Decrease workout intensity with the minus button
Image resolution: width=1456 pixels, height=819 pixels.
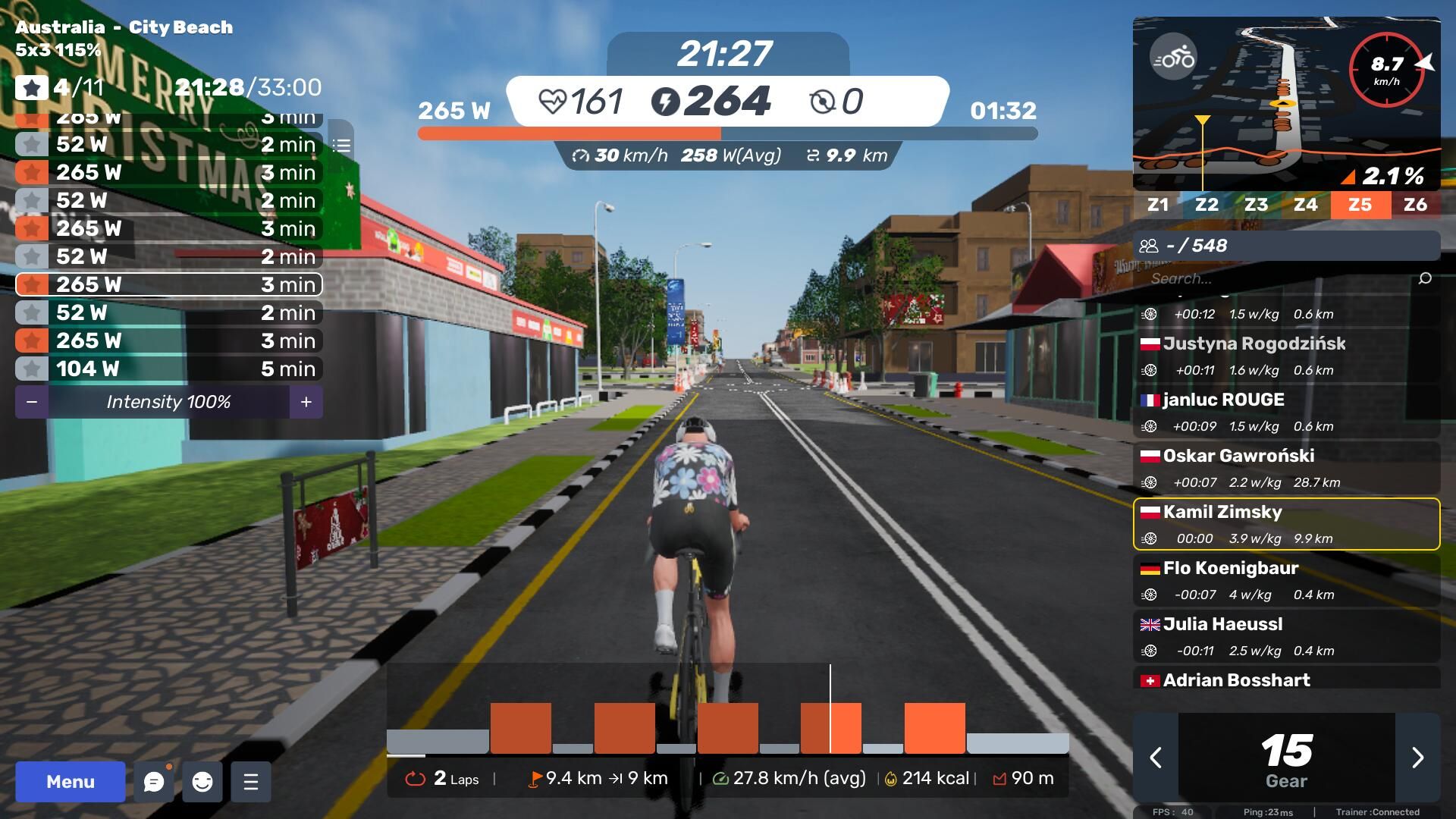tap(32, 402)
